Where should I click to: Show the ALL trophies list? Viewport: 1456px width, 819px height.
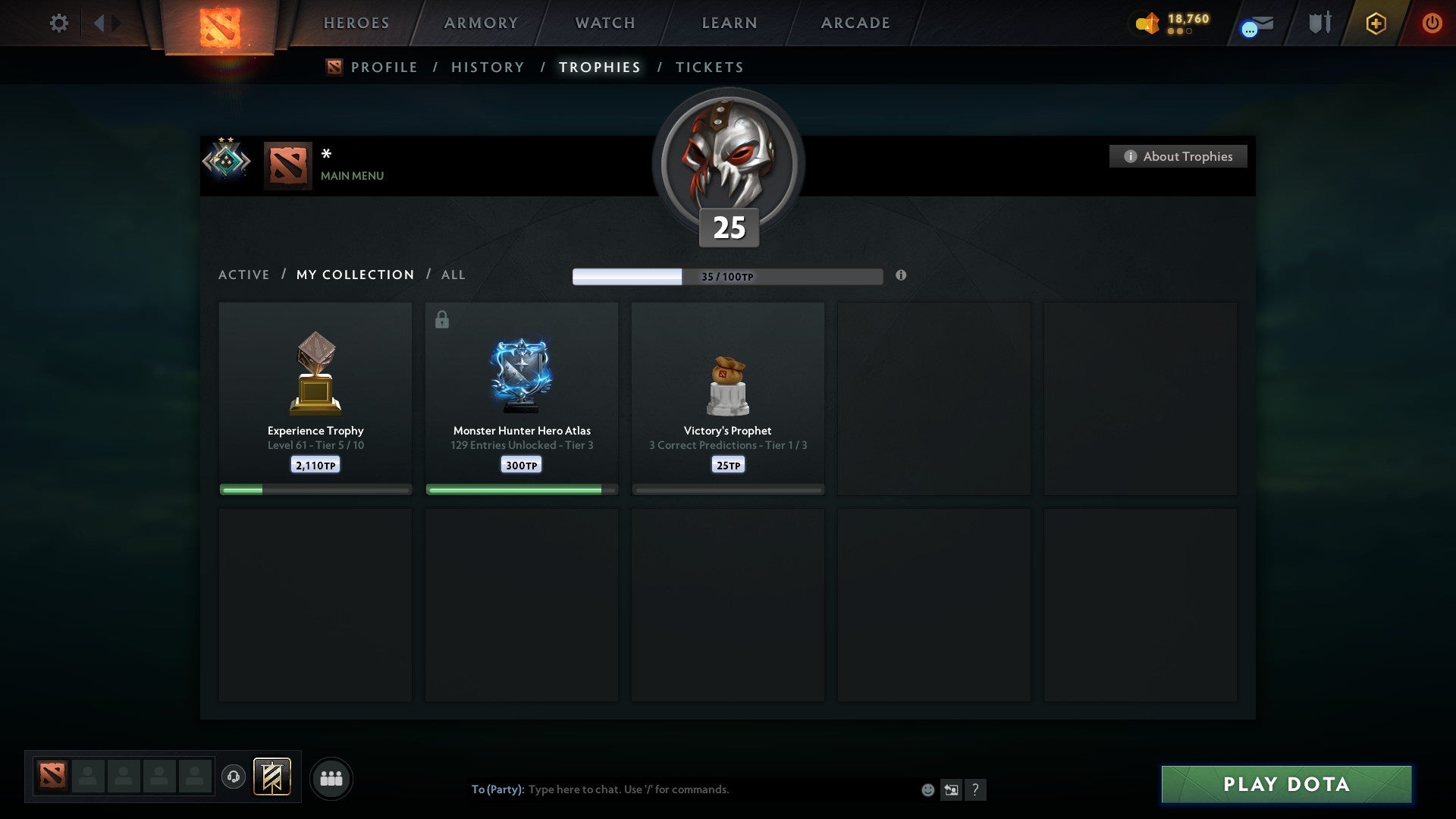(453, 275)
